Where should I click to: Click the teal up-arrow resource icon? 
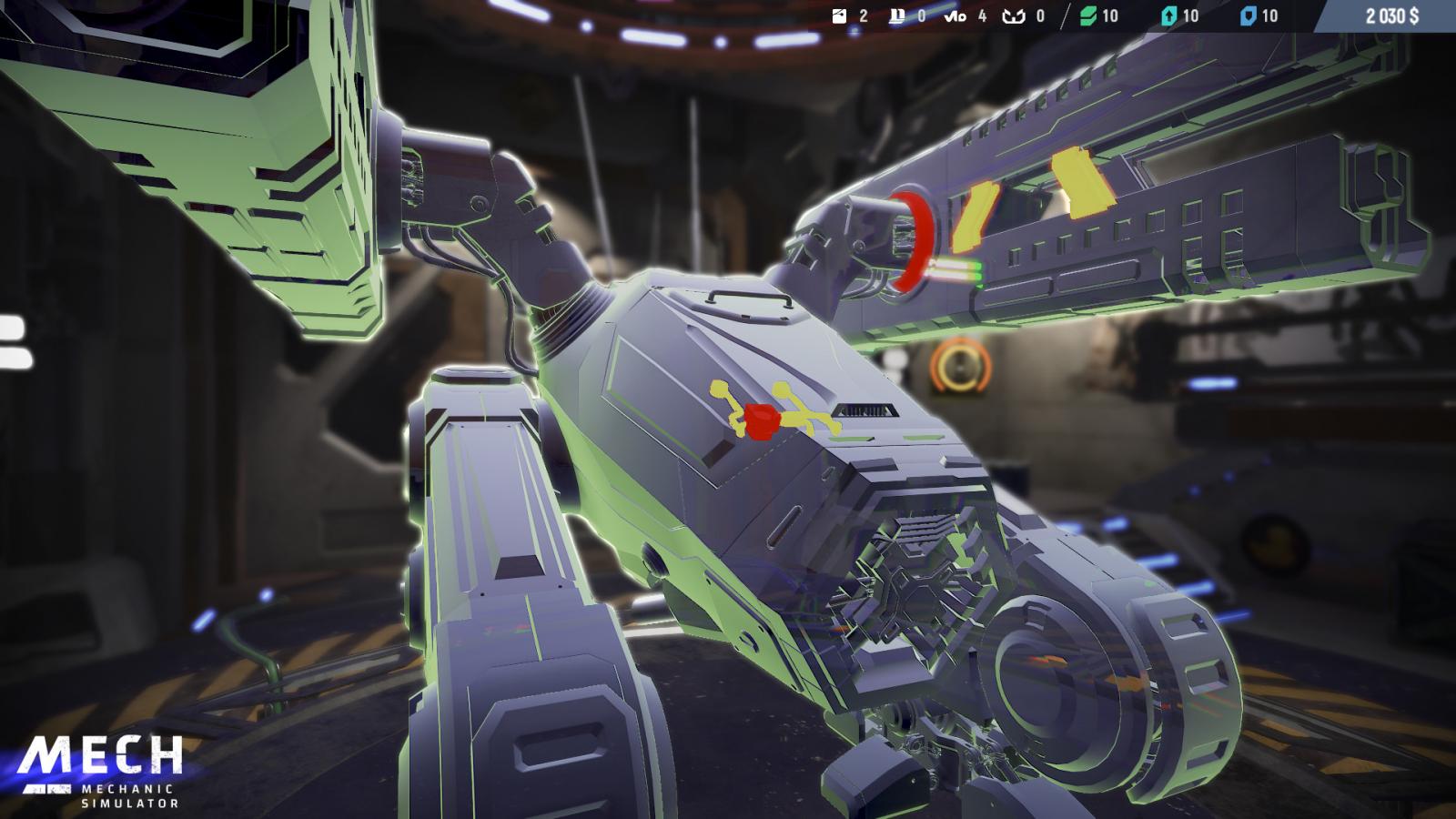click(x=1168, y=16)
